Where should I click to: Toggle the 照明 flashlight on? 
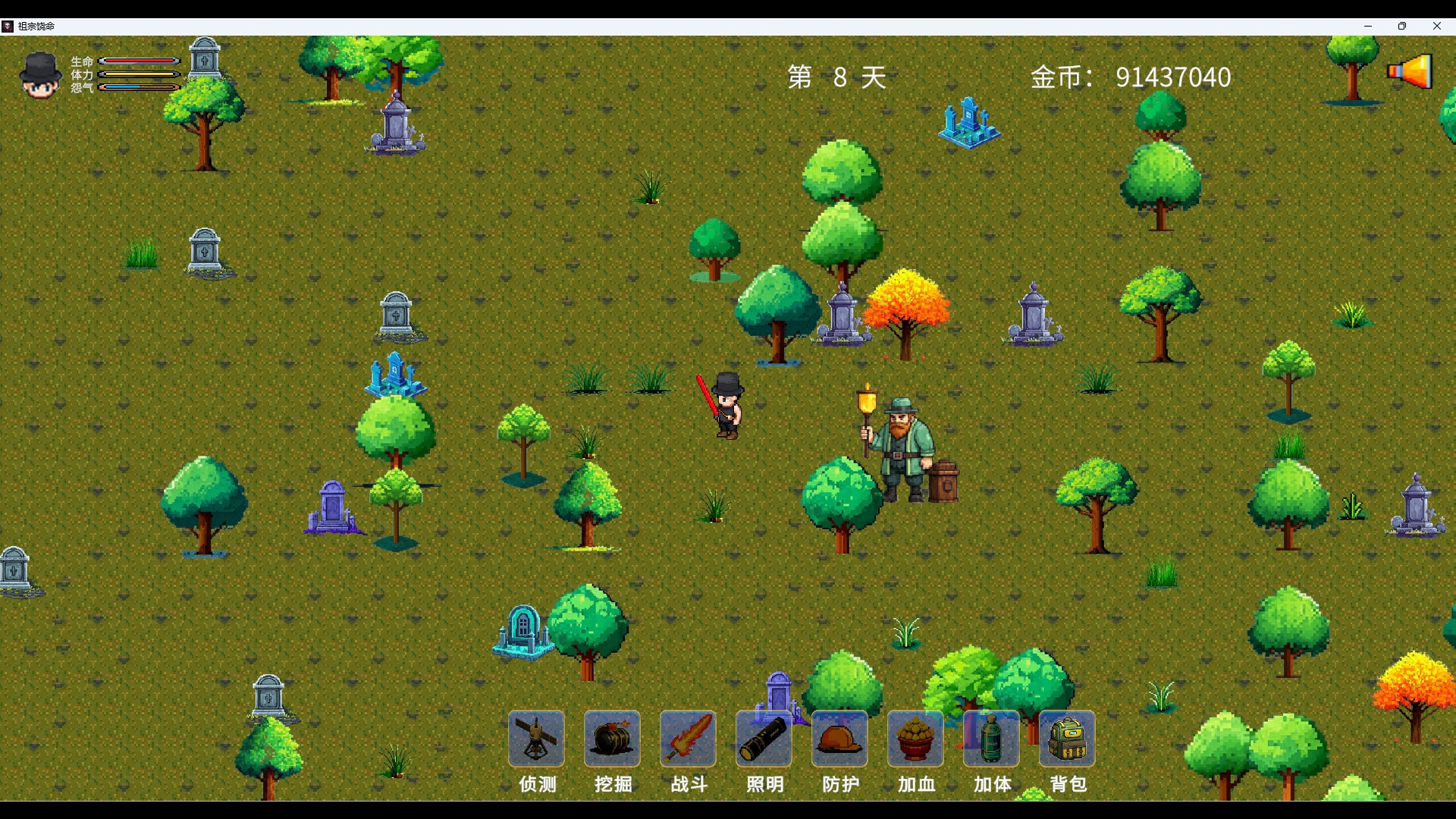764,739
